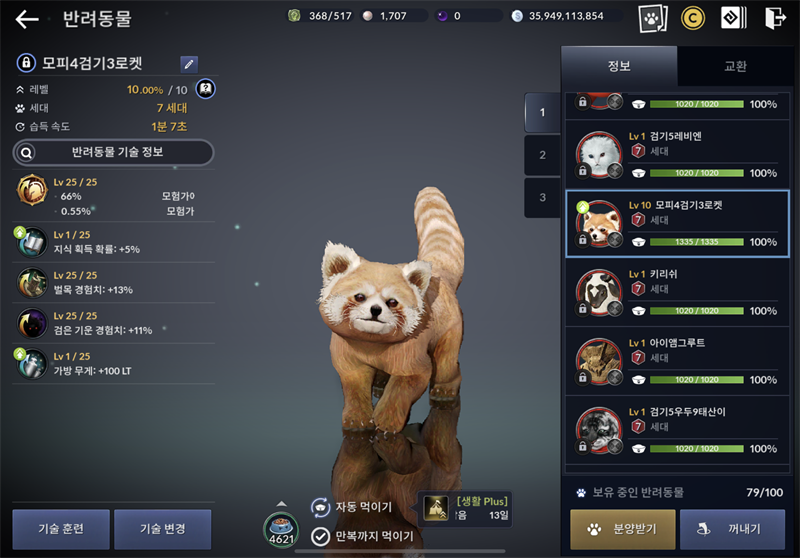Select pet 검기5우두9태산이 in the list

(677, 429)
